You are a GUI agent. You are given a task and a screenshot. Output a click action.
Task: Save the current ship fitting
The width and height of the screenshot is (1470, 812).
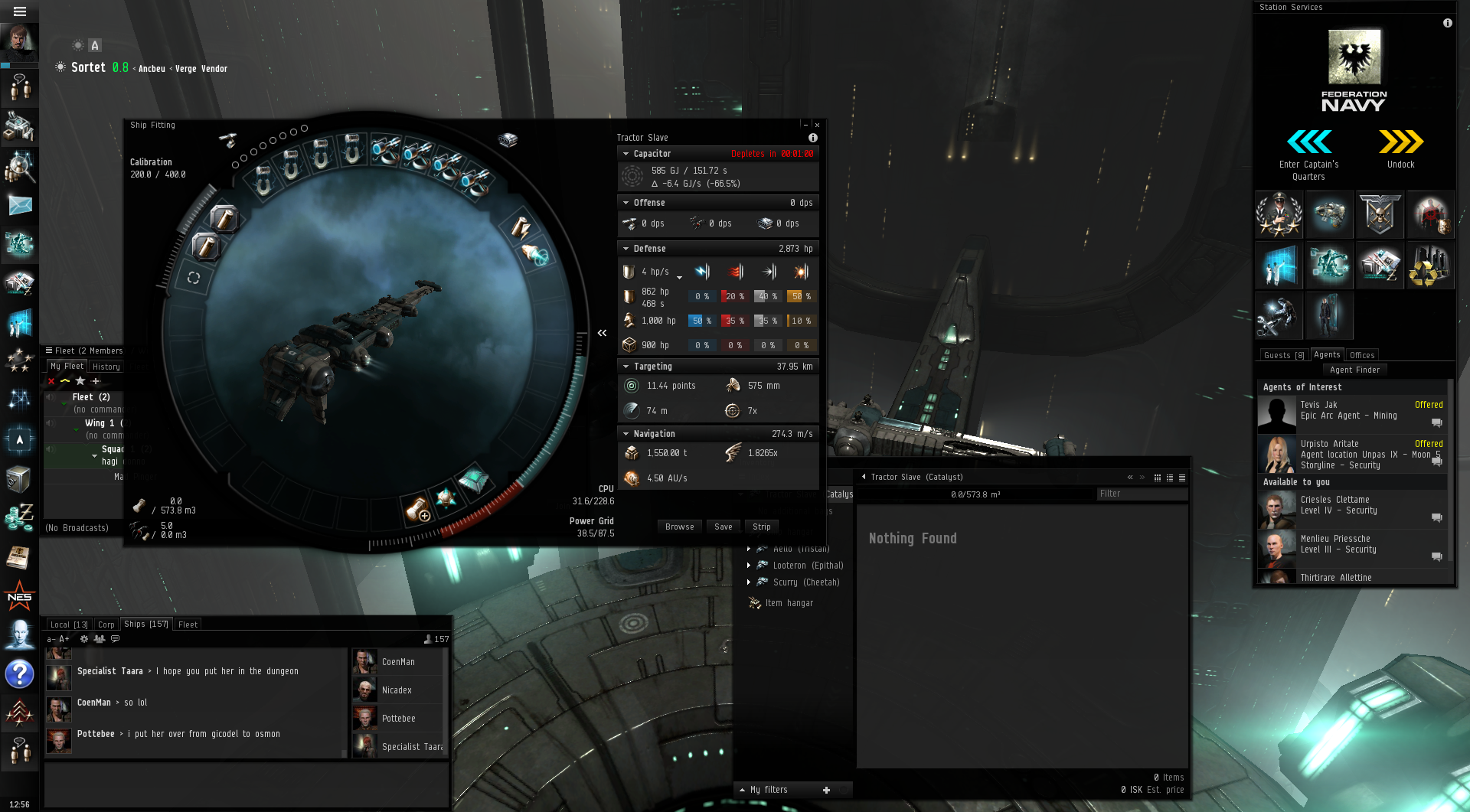[x=723, y=527]
